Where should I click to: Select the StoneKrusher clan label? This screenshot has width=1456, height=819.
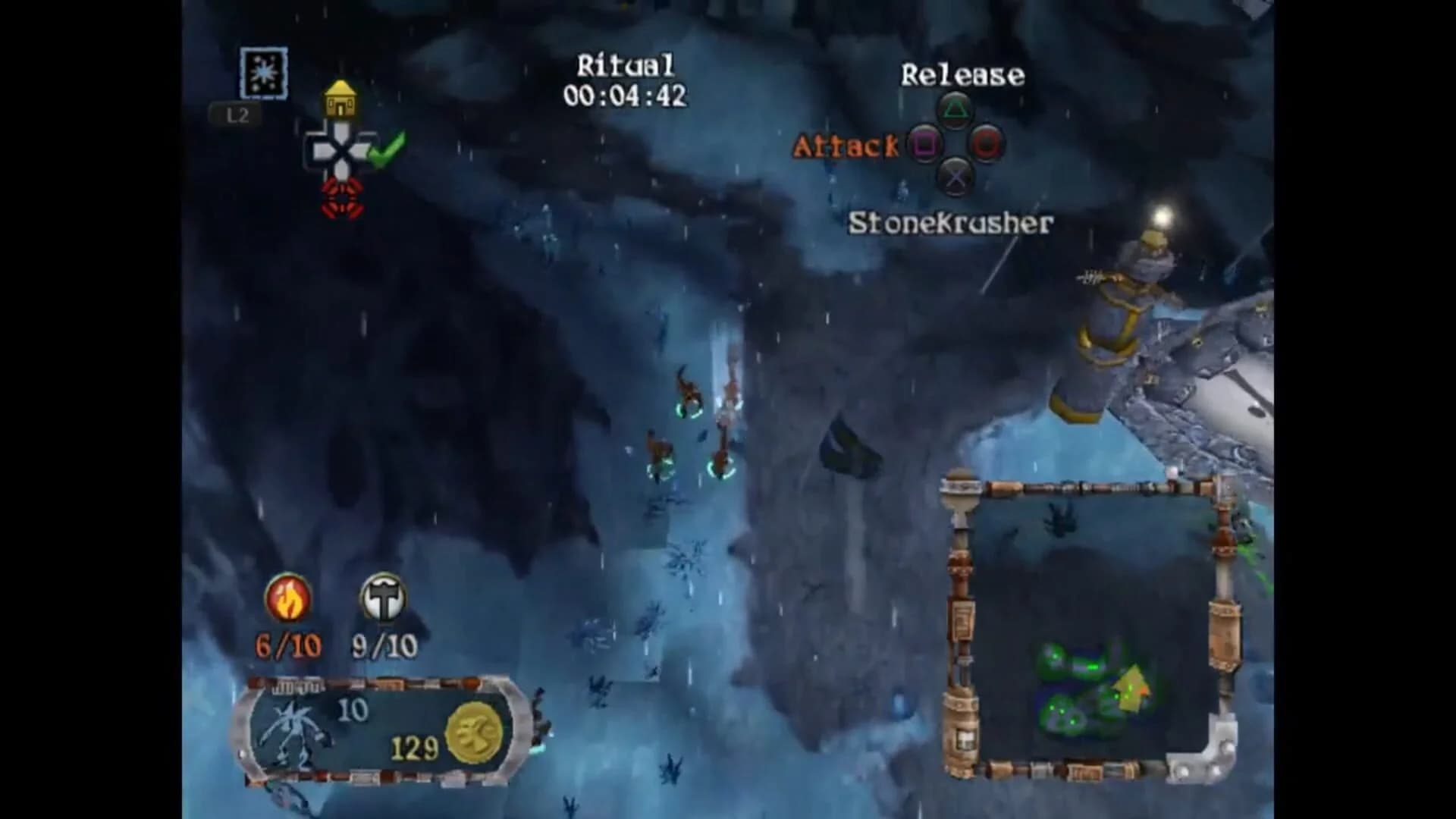[950, 221]
